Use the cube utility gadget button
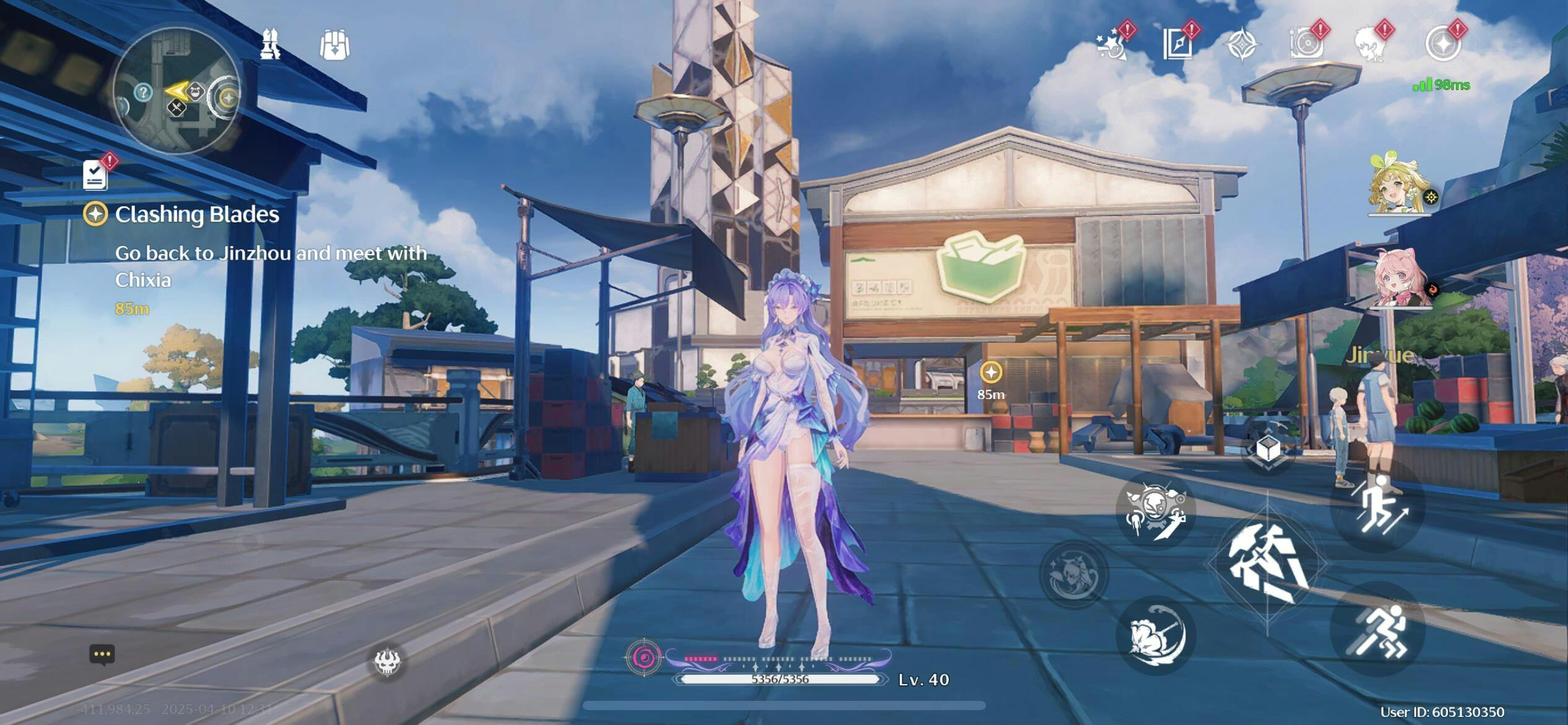This screenshot has width=1568, height=725. (1268, 449)
